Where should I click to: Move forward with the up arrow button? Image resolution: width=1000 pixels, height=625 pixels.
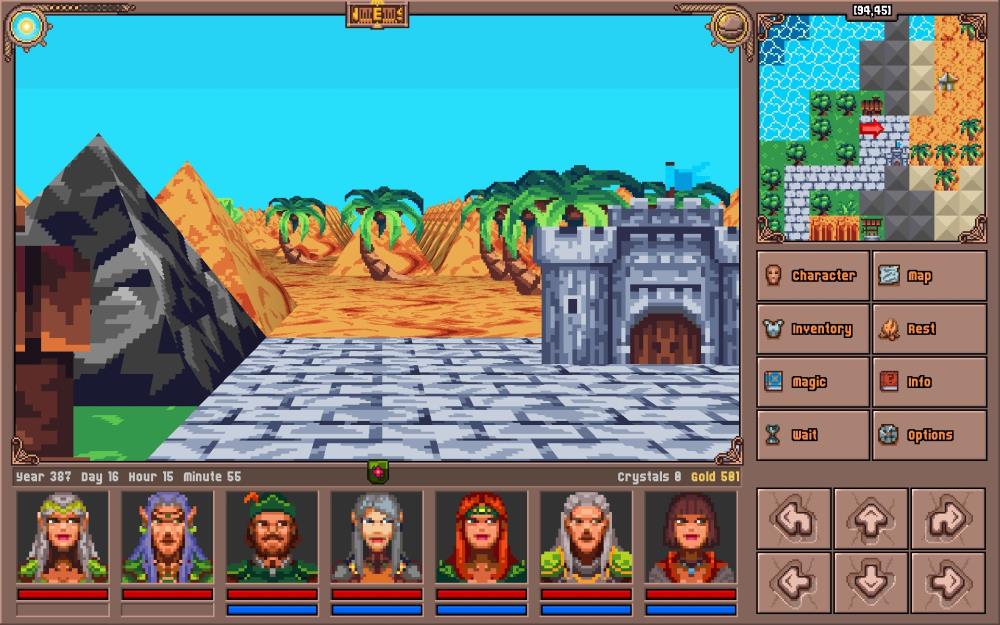[x=871, y=519]
